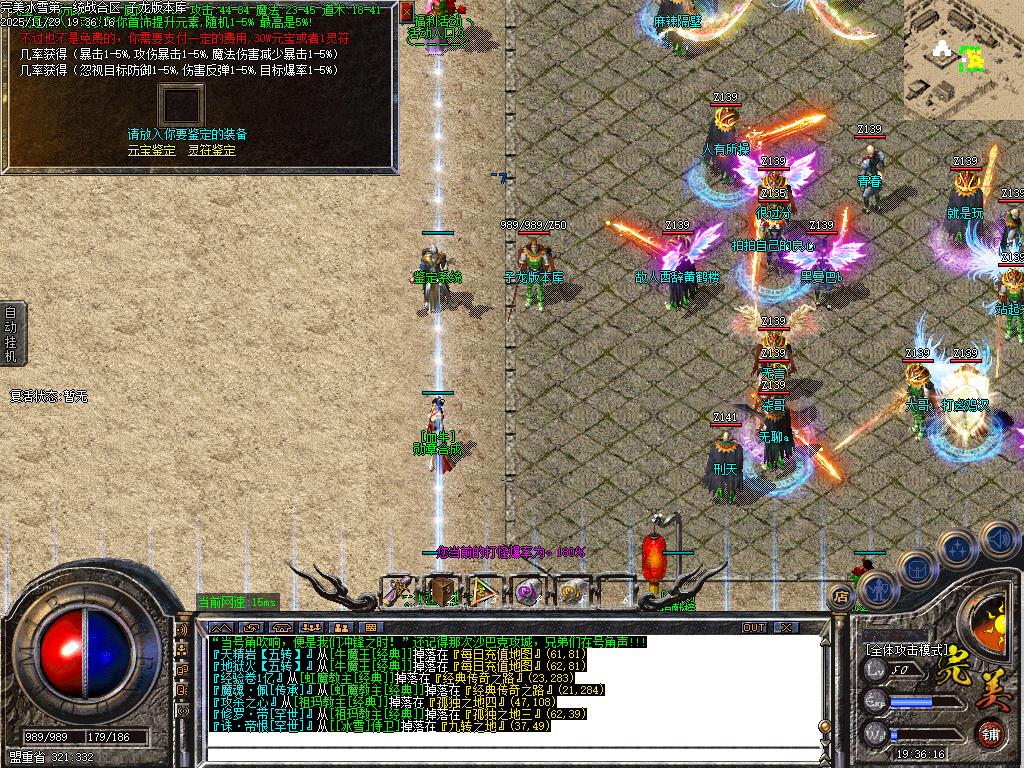1024x768 pixels.
Task: Choose 元宝鉴定 appraisal option
Action: pyautogui.click(x=151, y=150)
